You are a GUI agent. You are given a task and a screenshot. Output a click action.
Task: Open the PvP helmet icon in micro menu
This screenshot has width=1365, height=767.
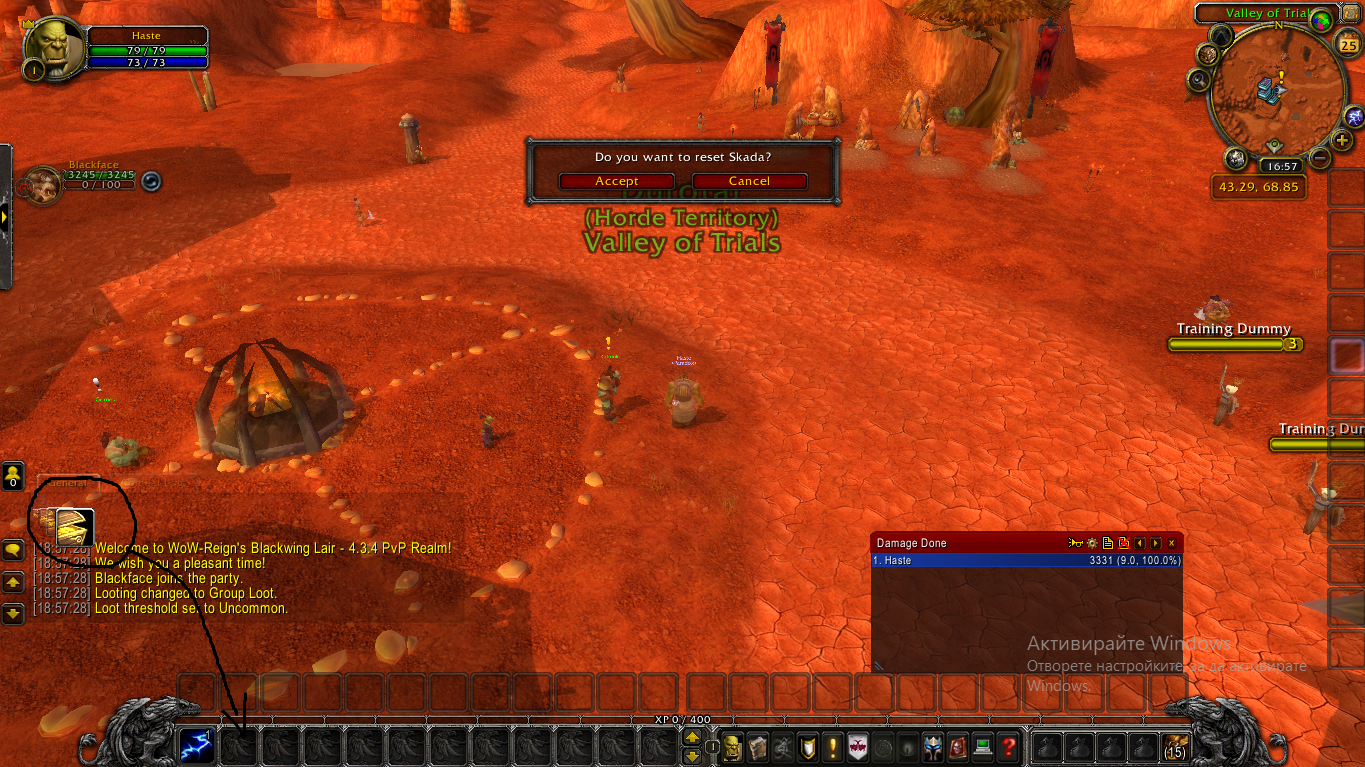pyautogui.click(x=934, y=747)
